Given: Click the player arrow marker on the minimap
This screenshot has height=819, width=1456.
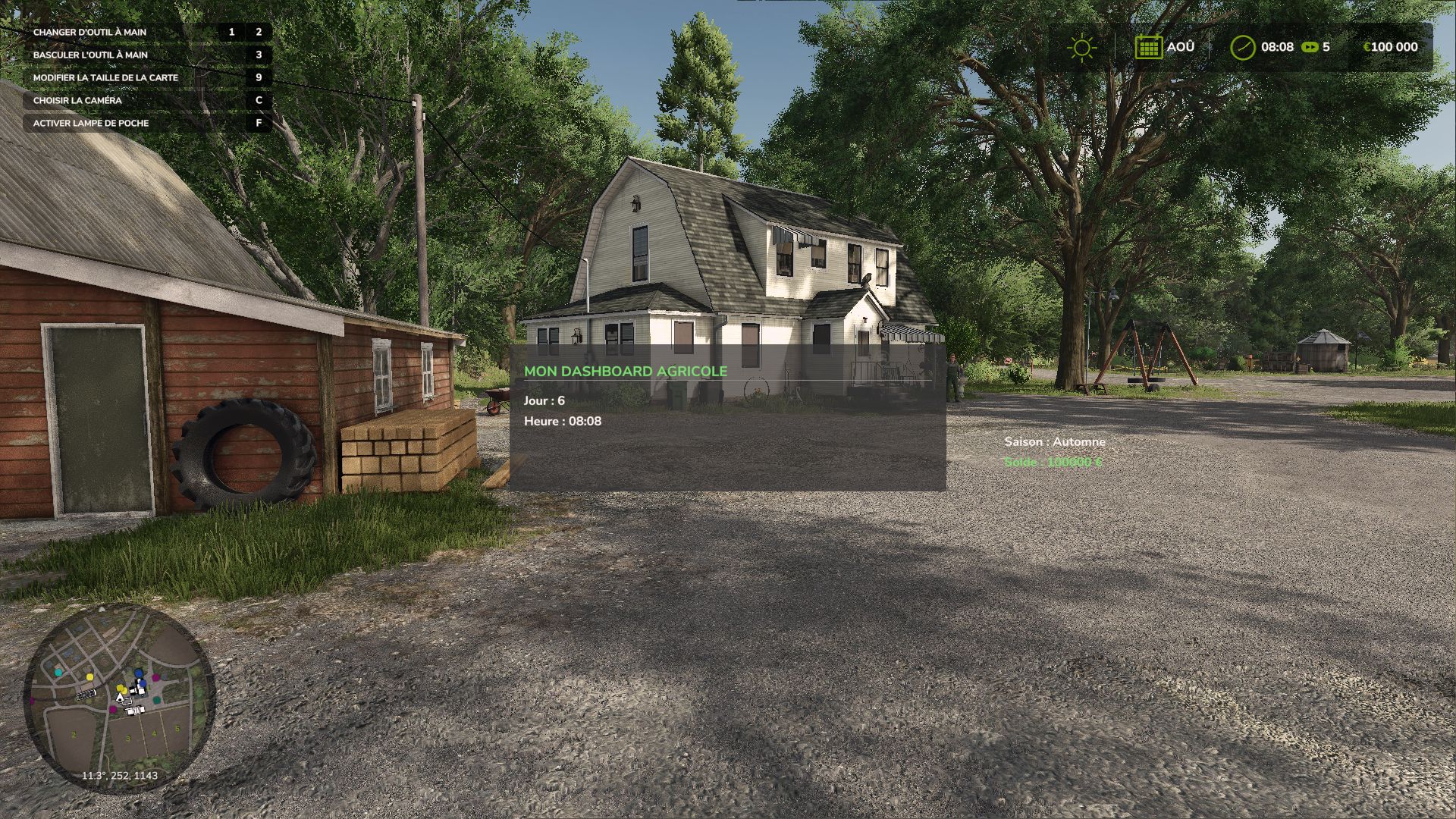Looking at the screenshot, I should [121, 697].
